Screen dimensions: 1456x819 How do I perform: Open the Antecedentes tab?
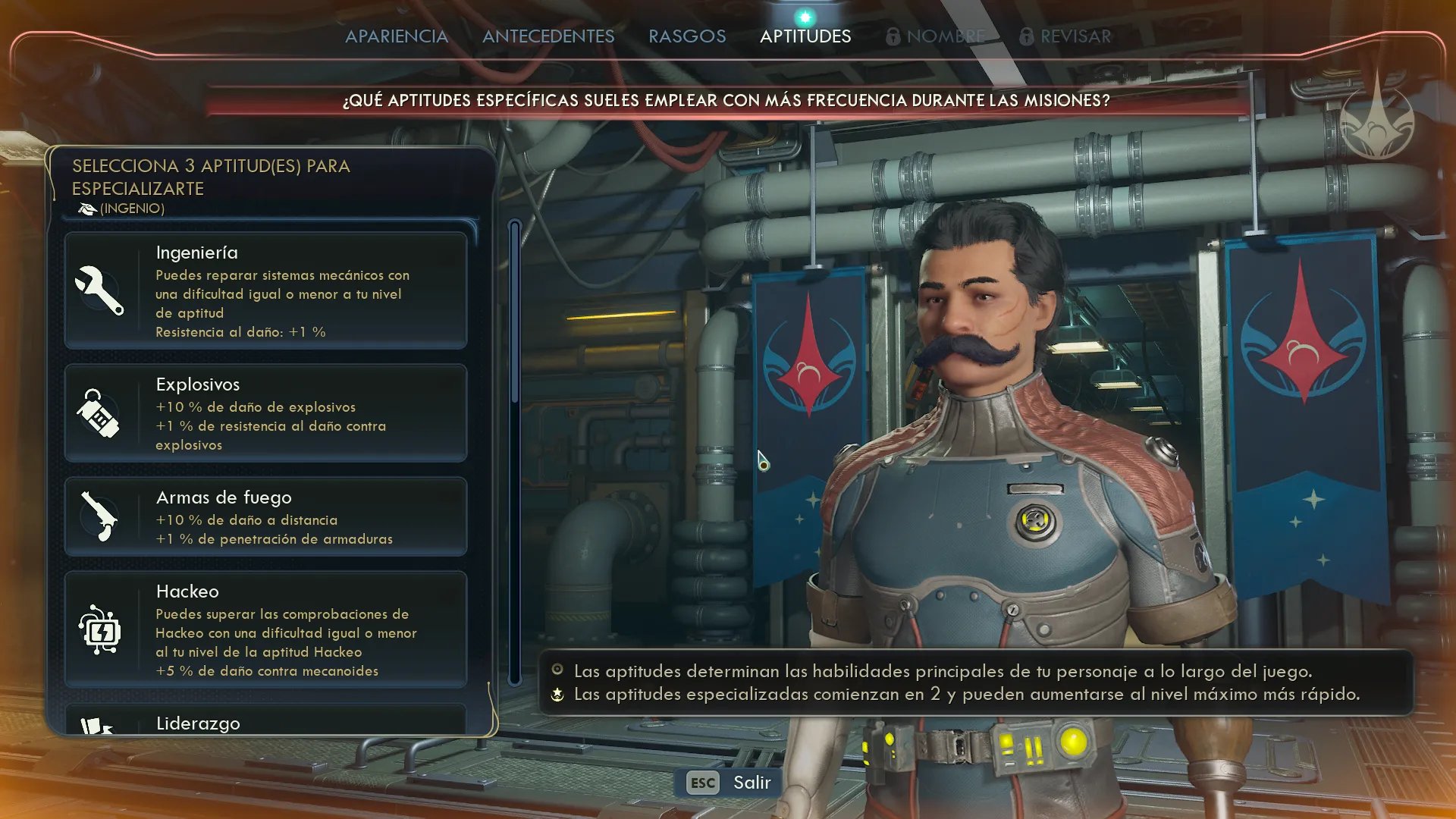[548, 36]
